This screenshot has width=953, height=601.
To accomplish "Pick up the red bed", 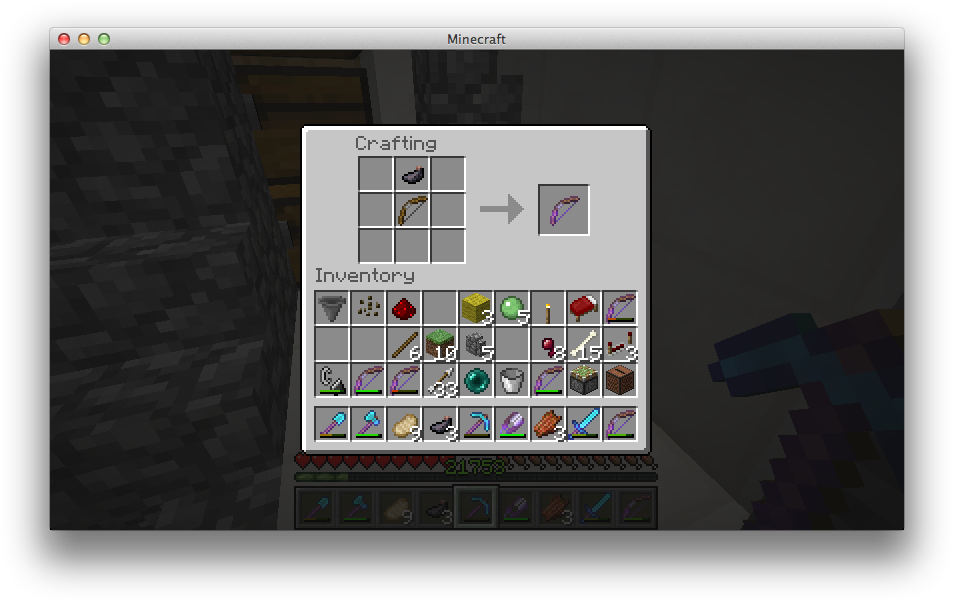I will (583, 309).
